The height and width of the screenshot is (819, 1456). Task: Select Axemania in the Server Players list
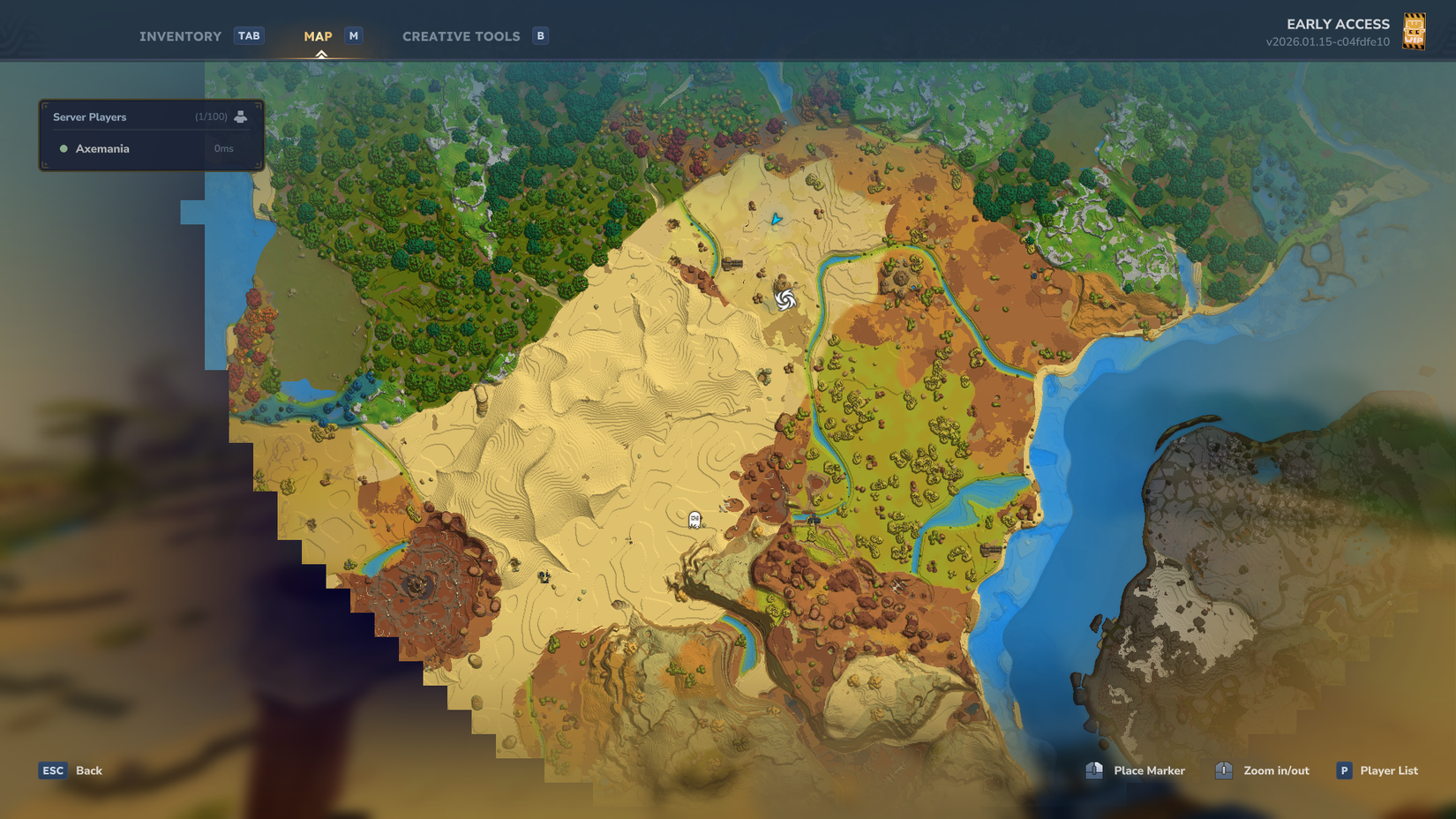(101, 148)
